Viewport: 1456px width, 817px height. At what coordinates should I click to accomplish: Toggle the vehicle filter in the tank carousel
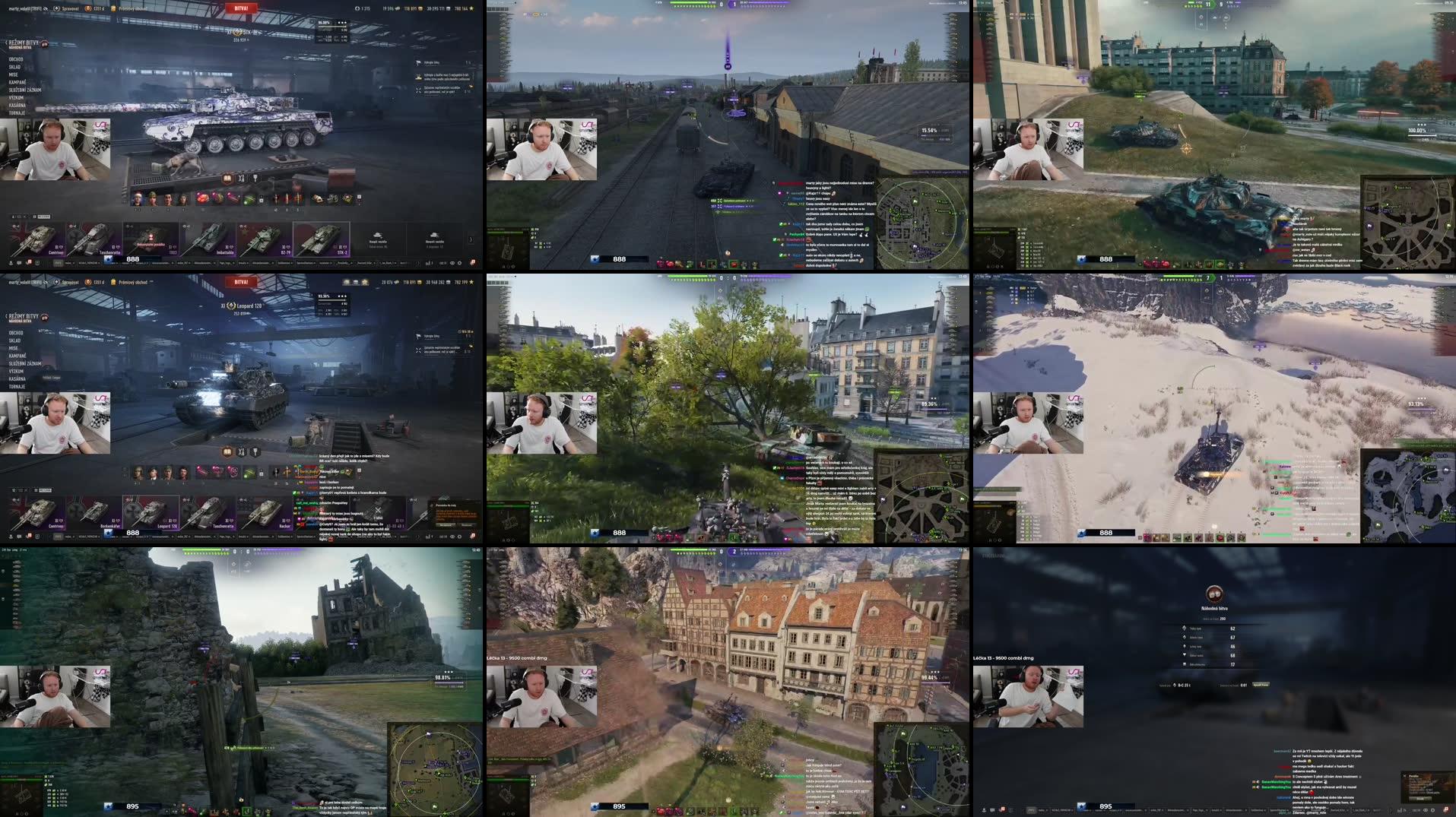[24, 216]
